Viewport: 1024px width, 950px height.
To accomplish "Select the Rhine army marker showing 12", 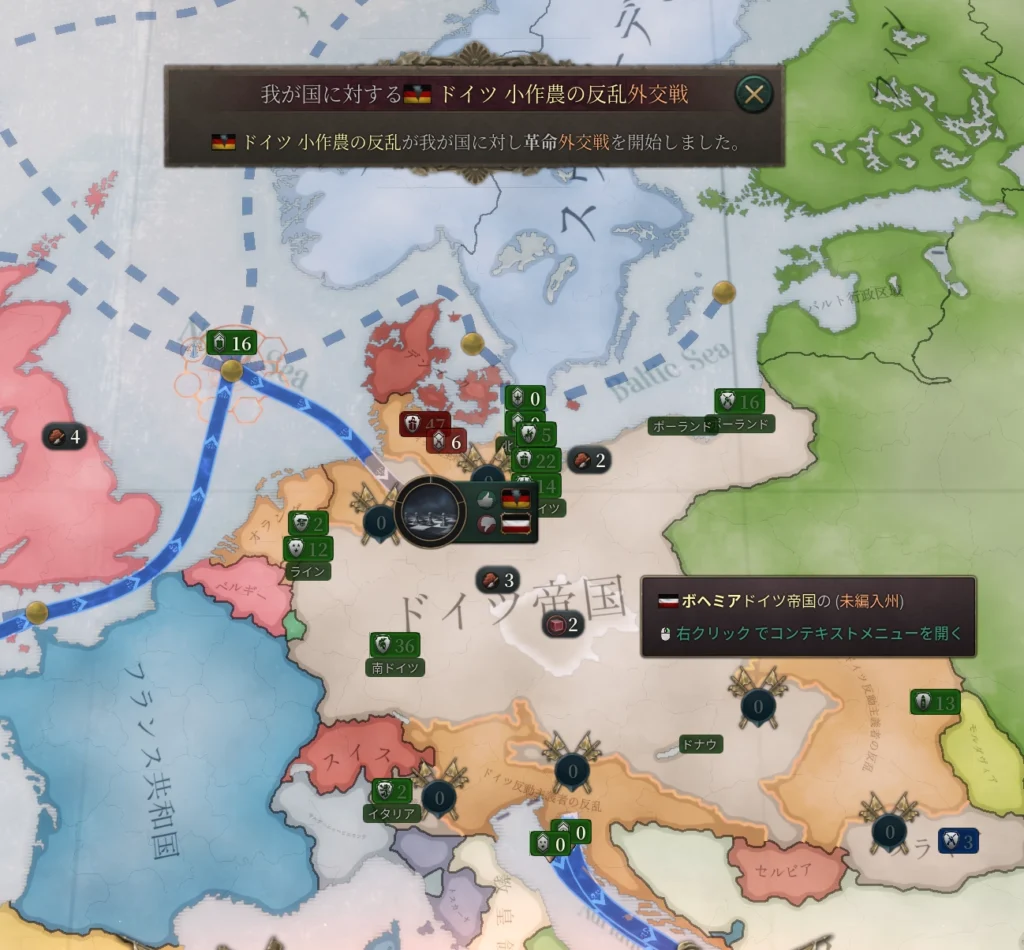I will pyautogui.click(x=308, y=548).
